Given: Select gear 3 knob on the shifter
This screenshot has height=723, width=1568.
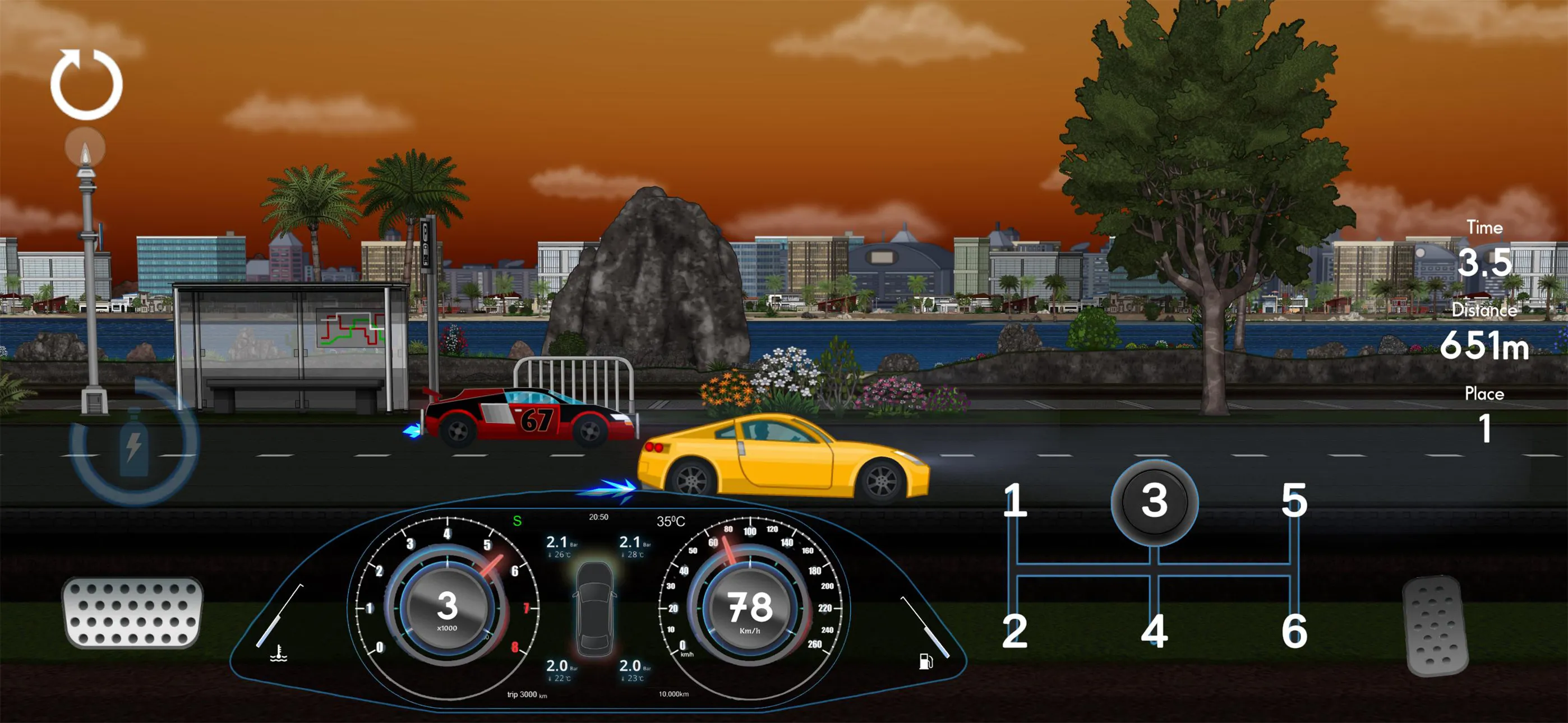Looking at the screenshot, I should tap(1154, 502).
